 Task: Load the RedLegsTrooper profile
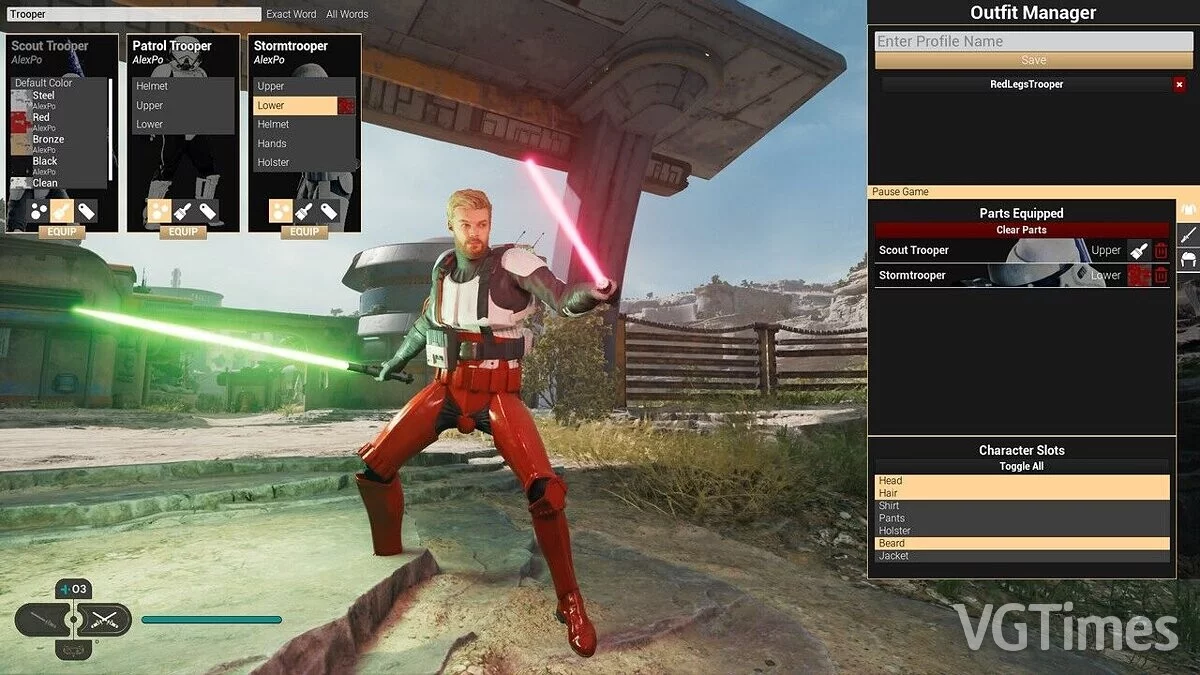1026,85
